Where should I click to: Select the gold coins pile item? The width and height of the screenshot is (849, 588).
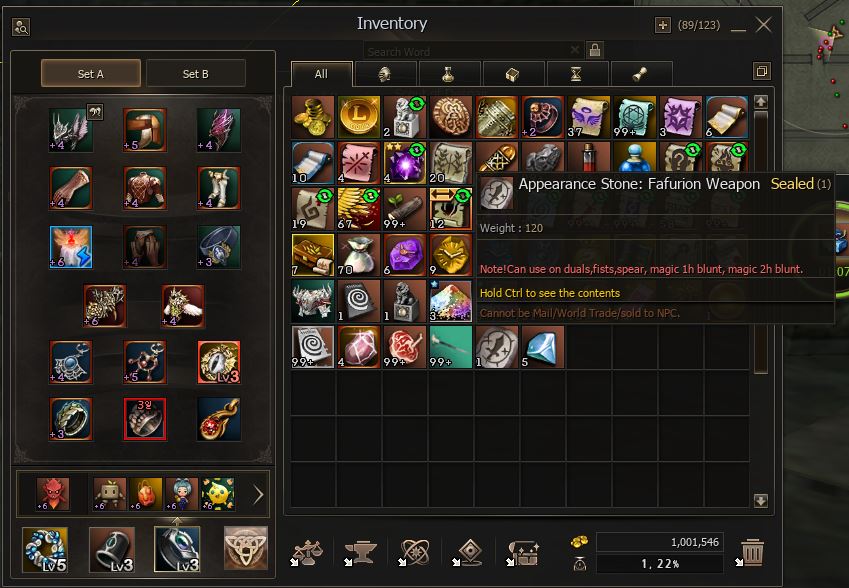click(x=312, y=116)
